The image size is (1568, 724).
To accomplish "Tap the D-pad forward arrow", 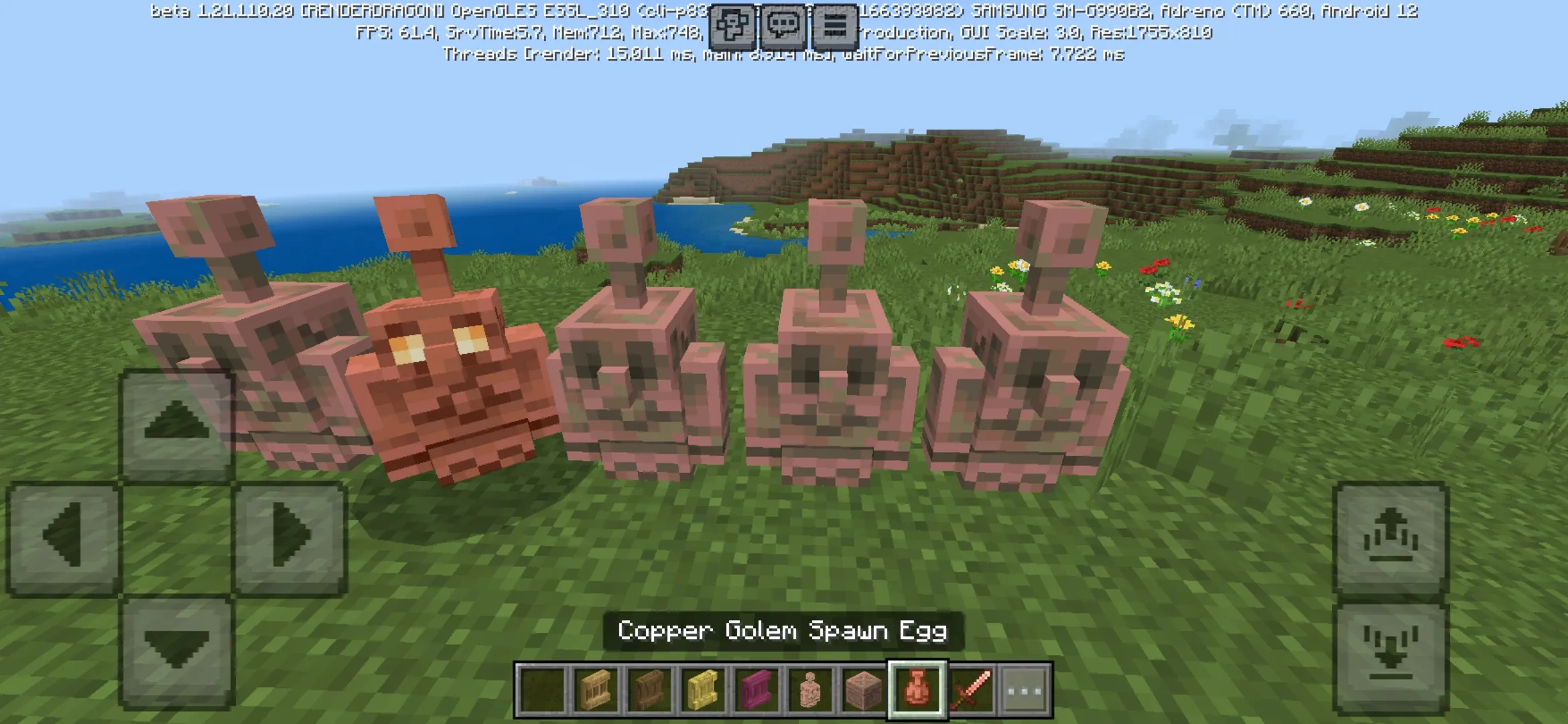I will click(x=177, y=424).
